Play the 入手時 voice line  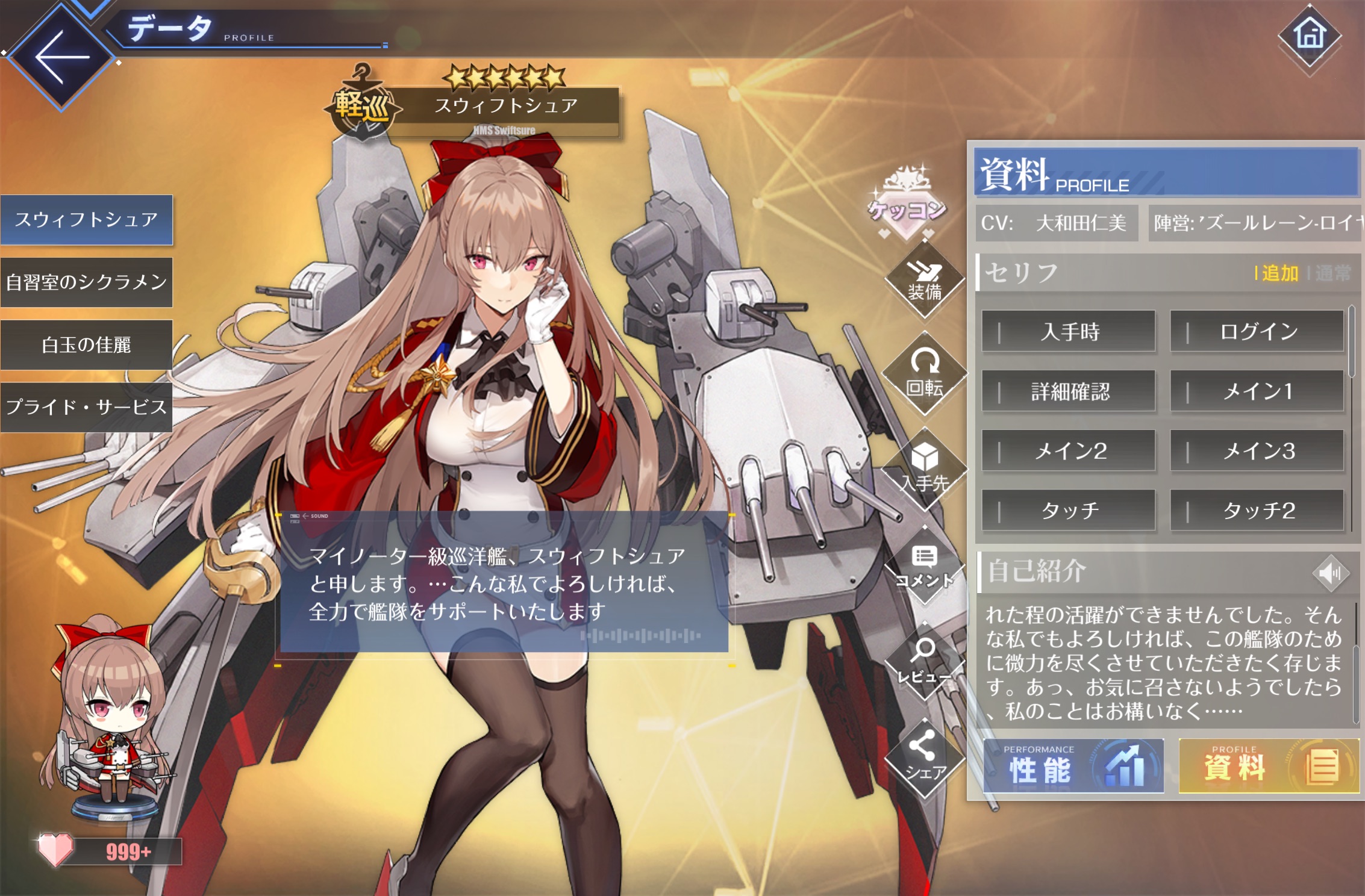pyautogui.click(x=1069, y=331)
